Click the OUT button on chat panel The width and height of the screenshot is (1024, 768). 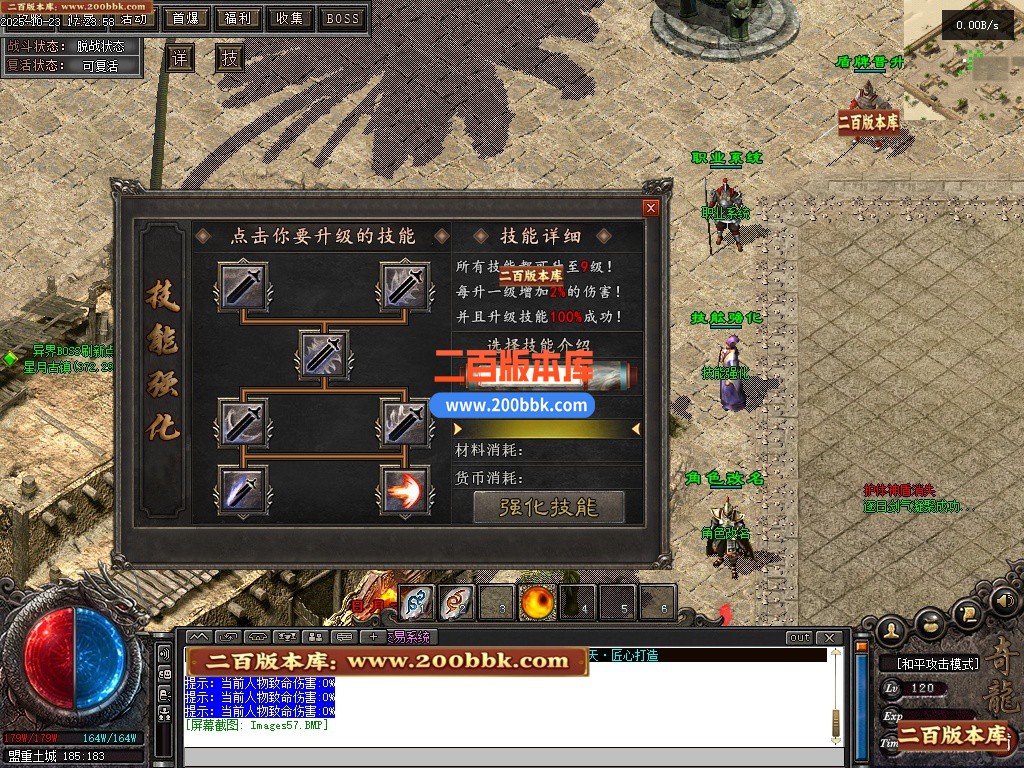799,638
